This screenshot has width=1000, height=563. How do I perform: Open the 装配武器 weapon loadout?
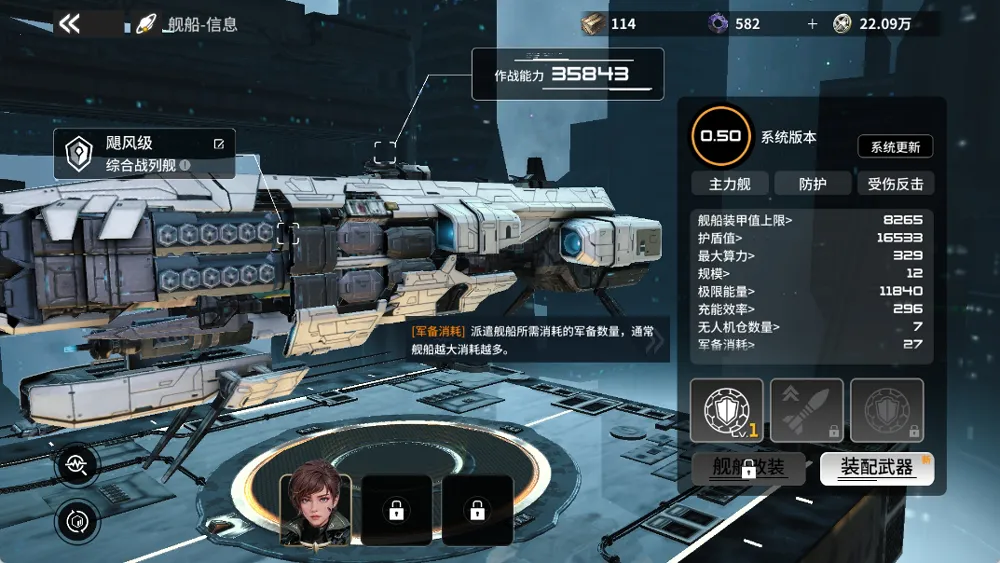pyautogui.click(x=876, y=468)
